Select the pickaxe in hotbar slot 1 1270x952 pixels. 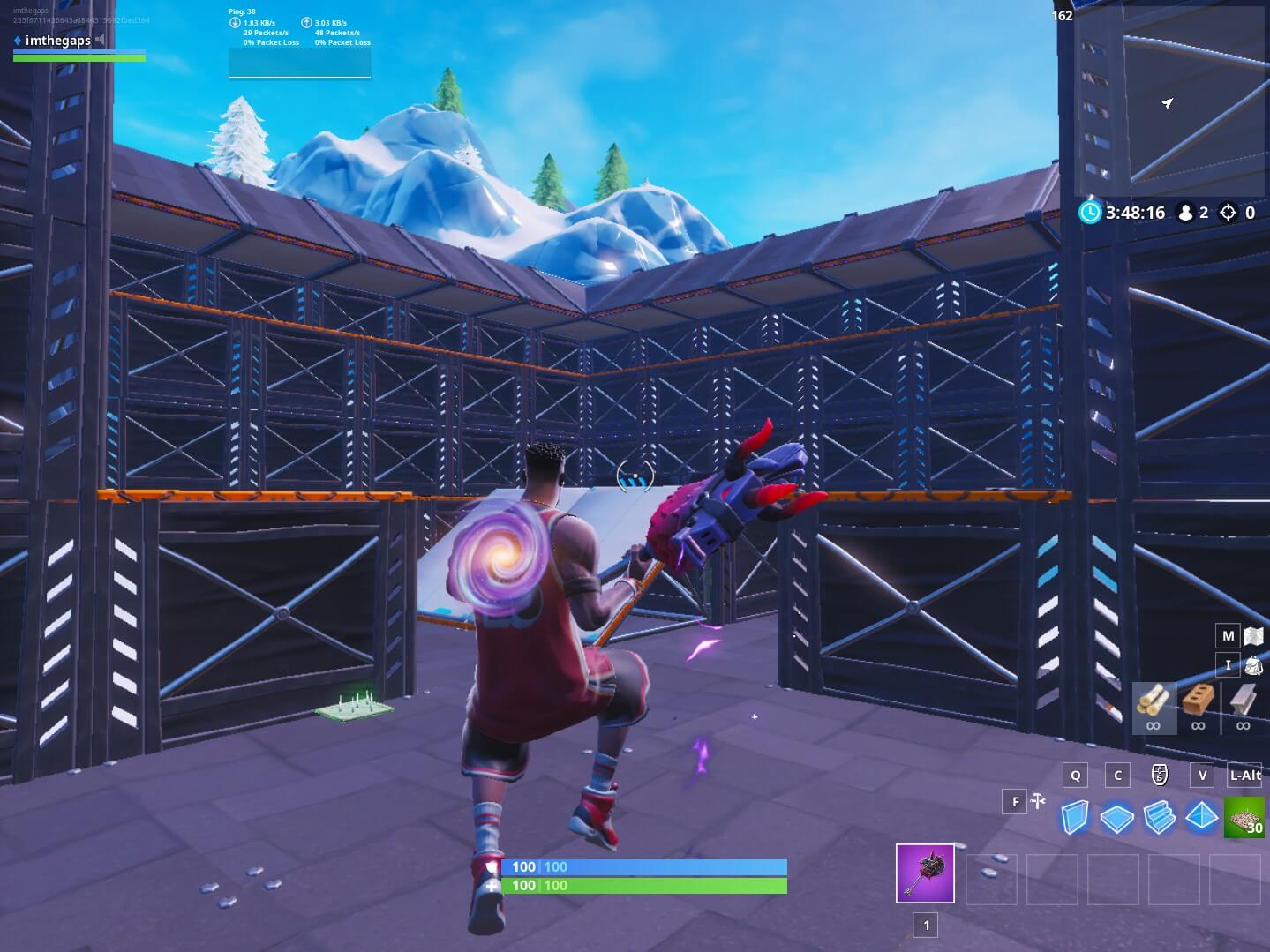click(x=924, y=874)
